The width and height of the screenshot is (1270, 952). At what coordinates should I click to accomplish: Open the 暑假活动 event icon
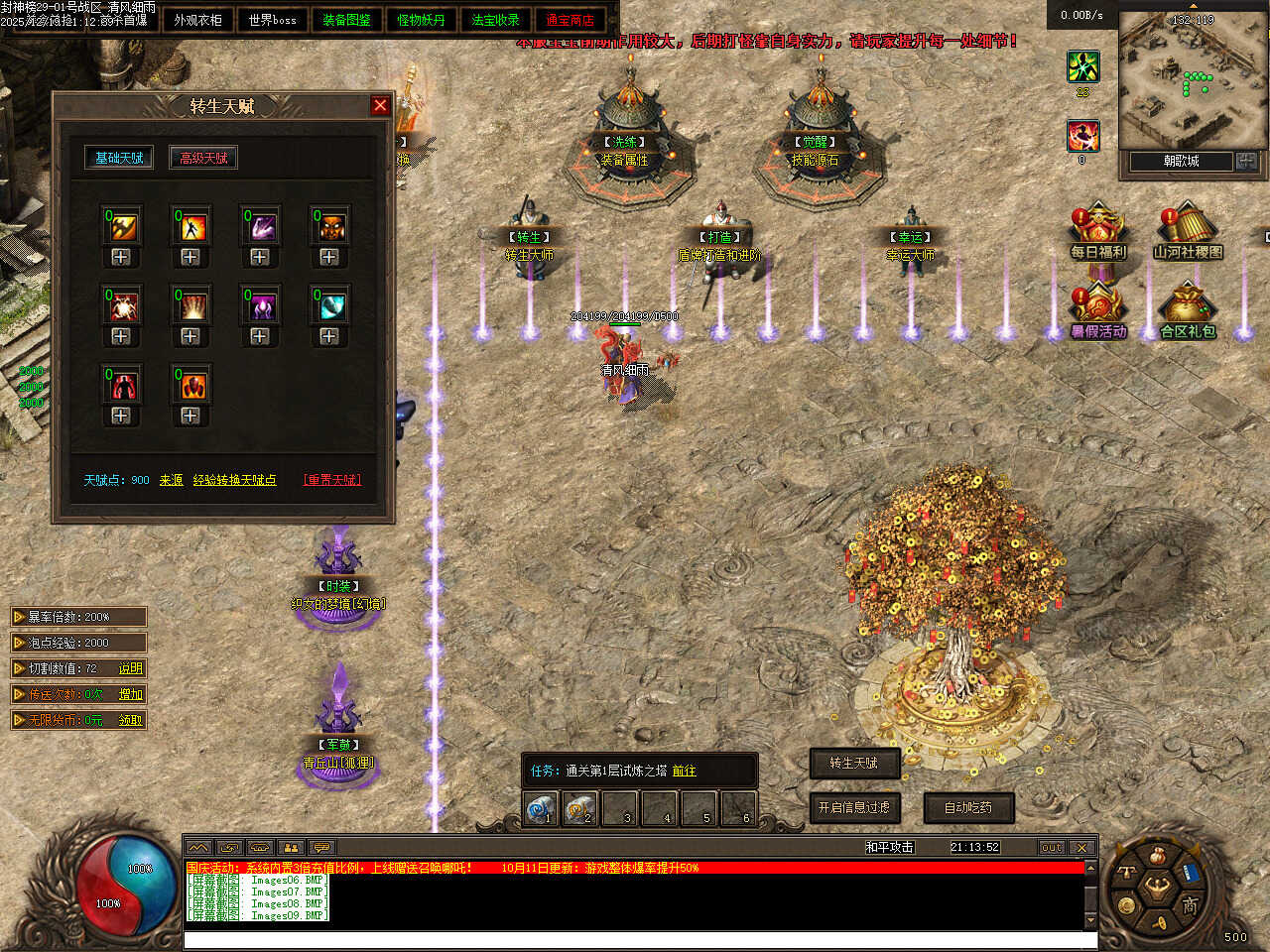tap(1097, 311)
